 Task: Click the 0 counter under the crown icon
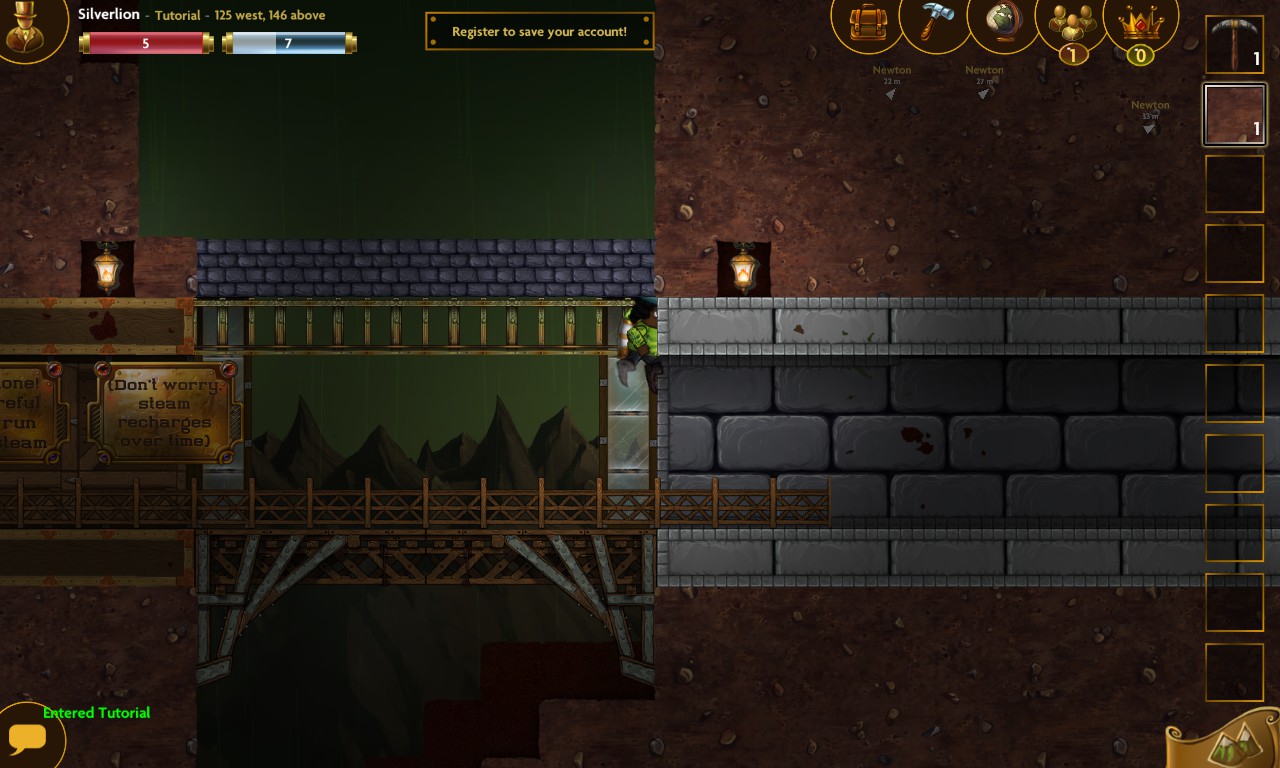click(1139, 56)
